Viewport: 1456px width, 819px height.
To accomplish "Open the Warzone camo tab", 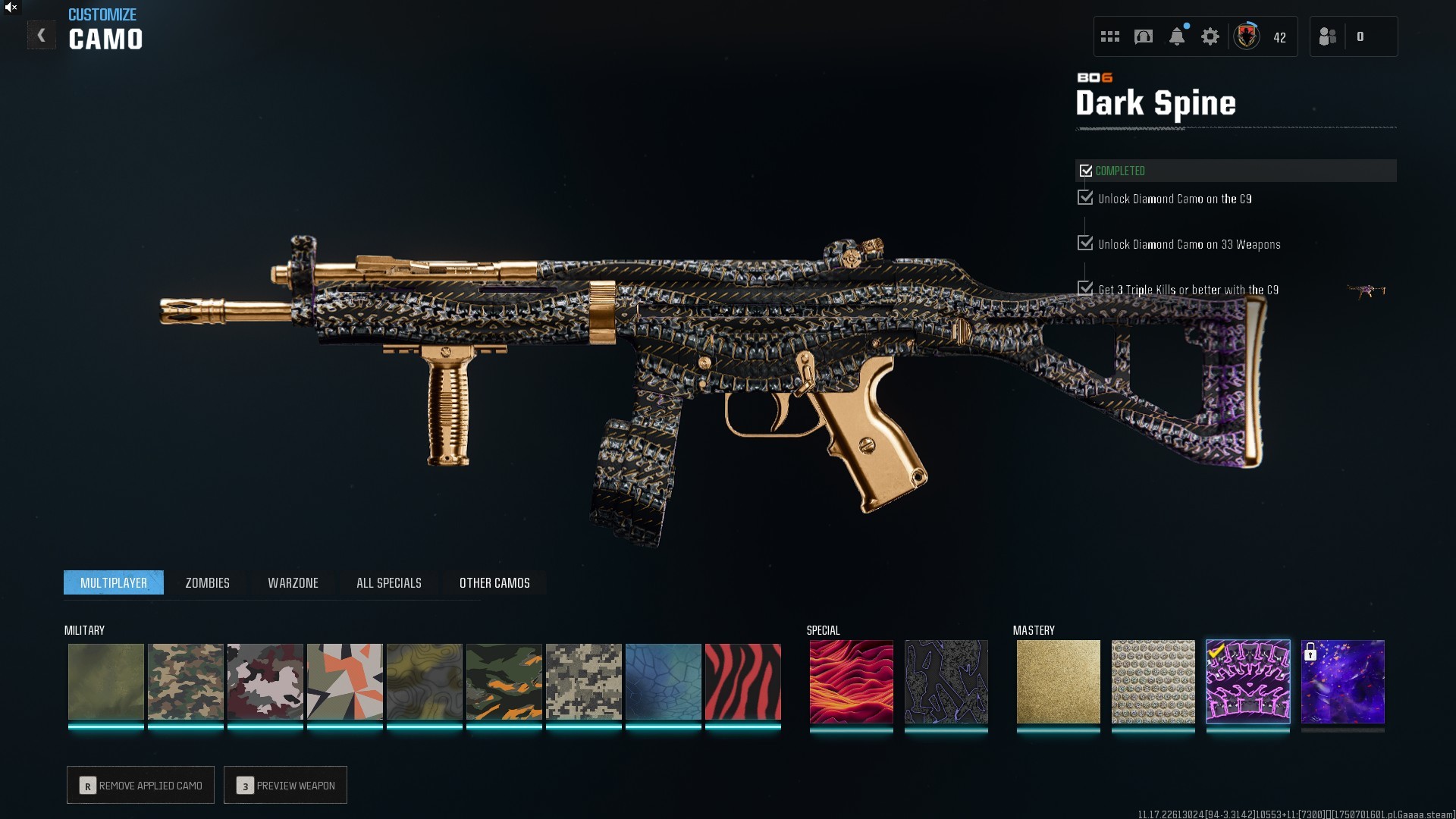I will 293,583.
